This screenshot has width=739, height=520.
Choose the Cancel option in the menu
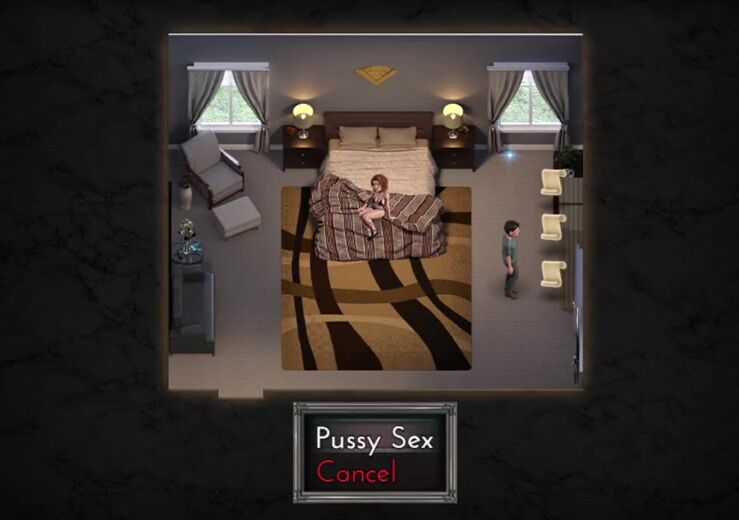(357, 472)
